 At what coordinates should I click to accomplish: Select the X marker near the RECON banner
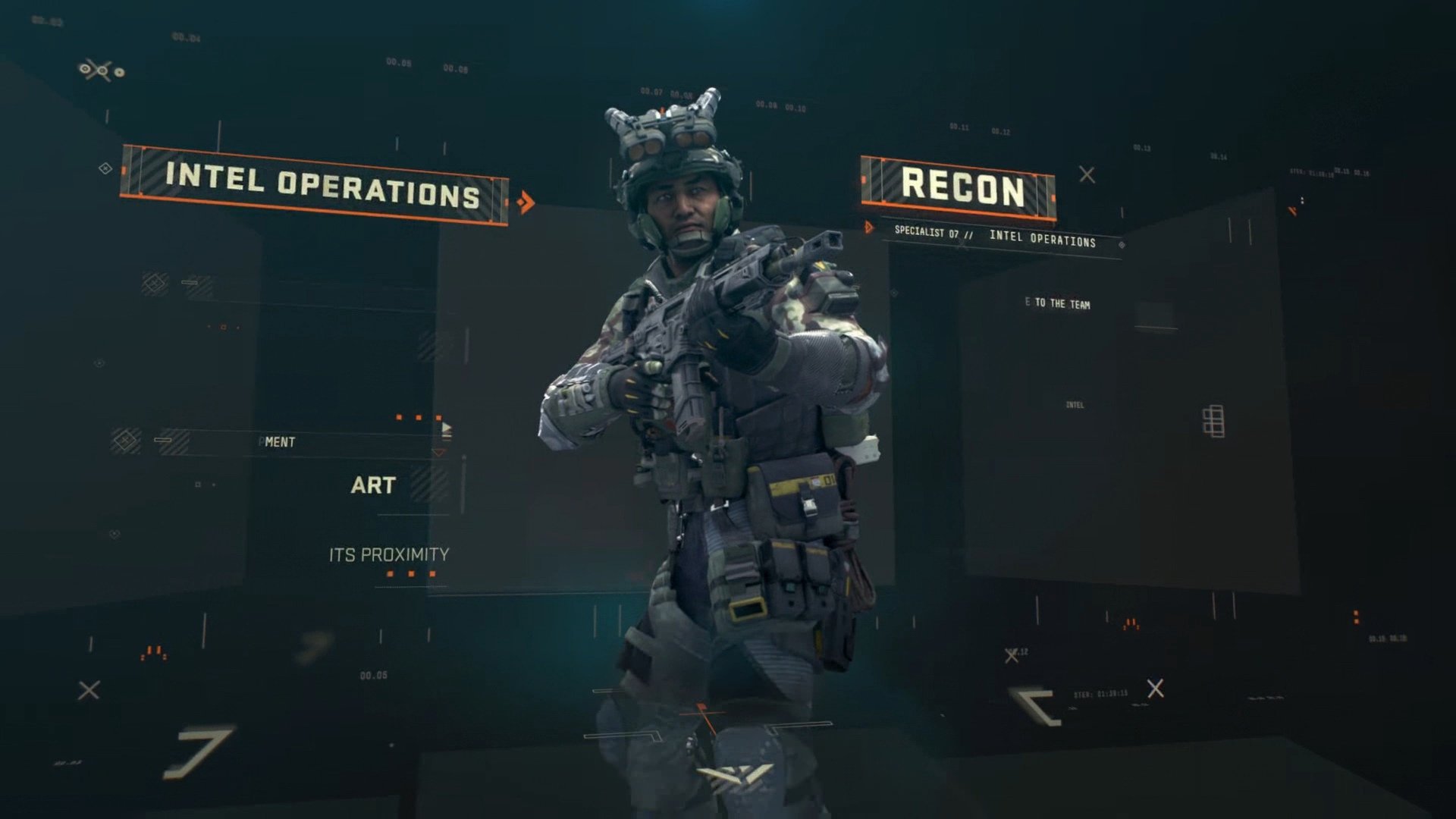1085,173
